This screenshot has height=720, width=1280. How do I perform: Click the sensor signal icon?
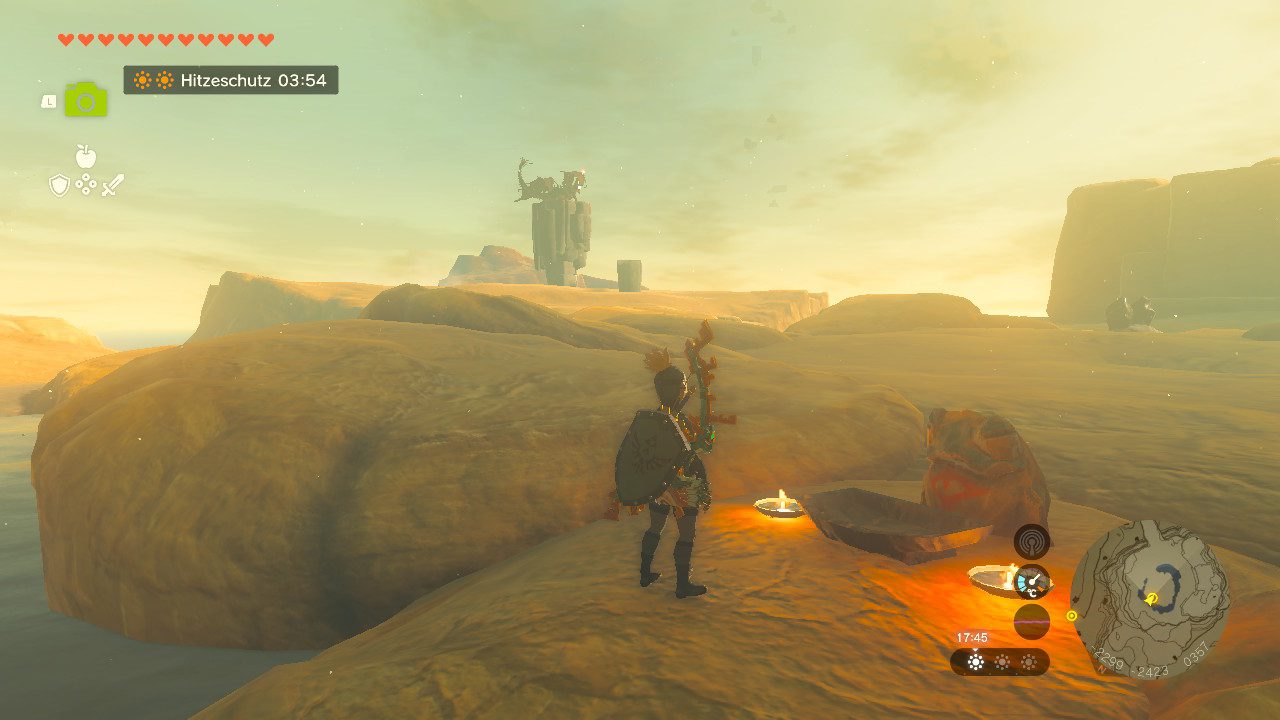1031,541
